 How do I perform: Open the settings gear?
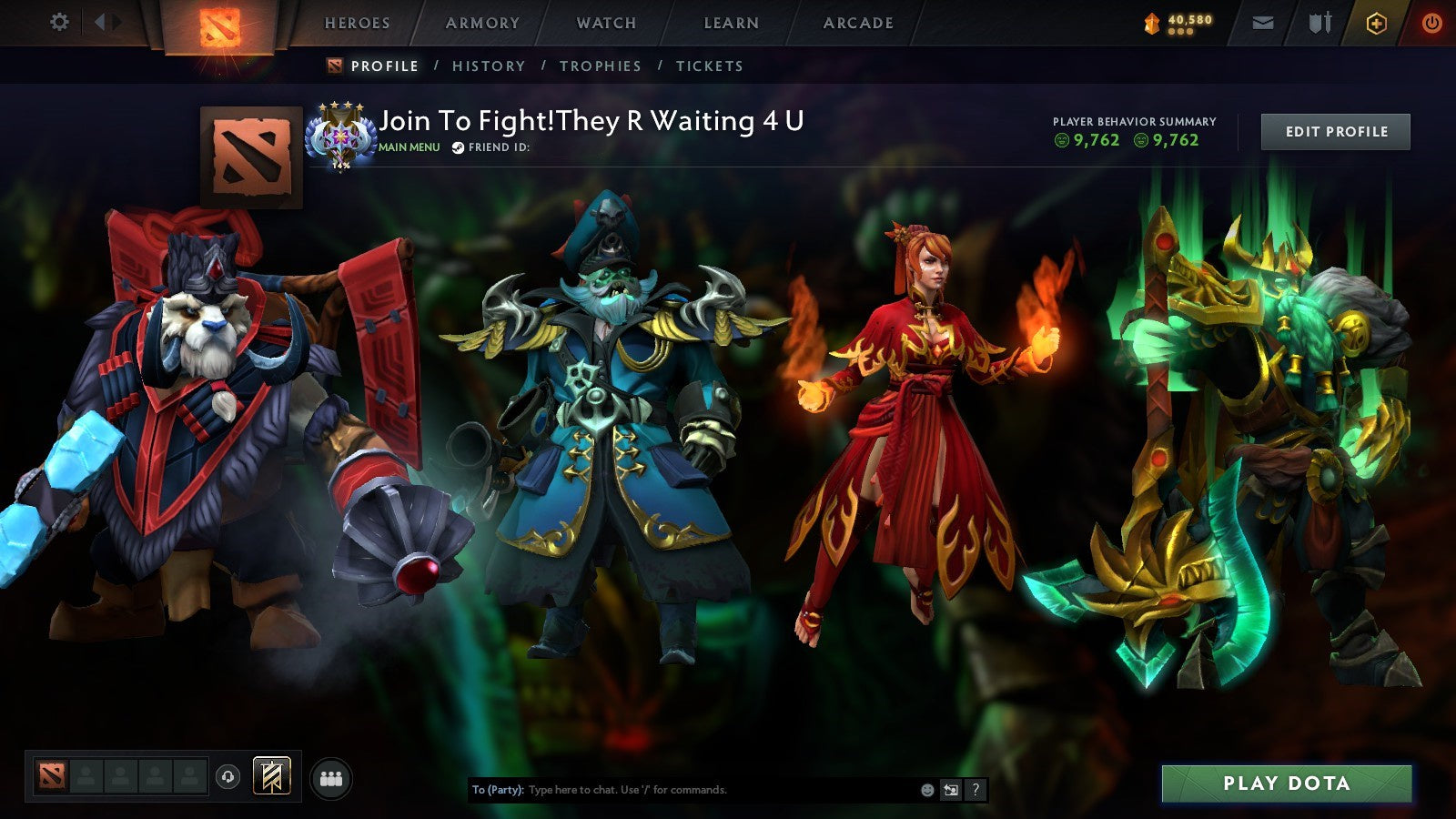pos(58,20)
